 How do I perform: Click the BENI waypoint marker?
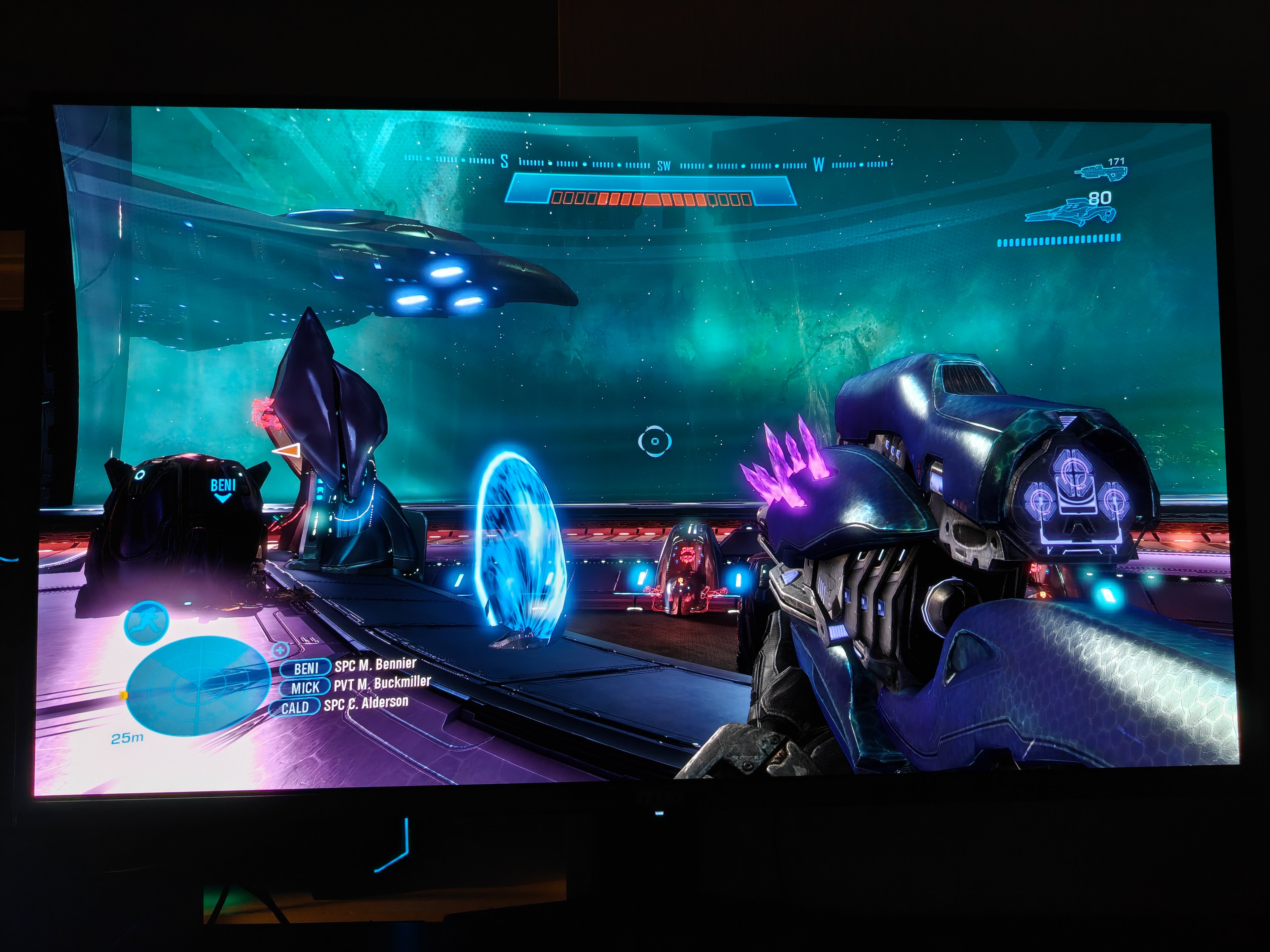[x=223, y=489]
